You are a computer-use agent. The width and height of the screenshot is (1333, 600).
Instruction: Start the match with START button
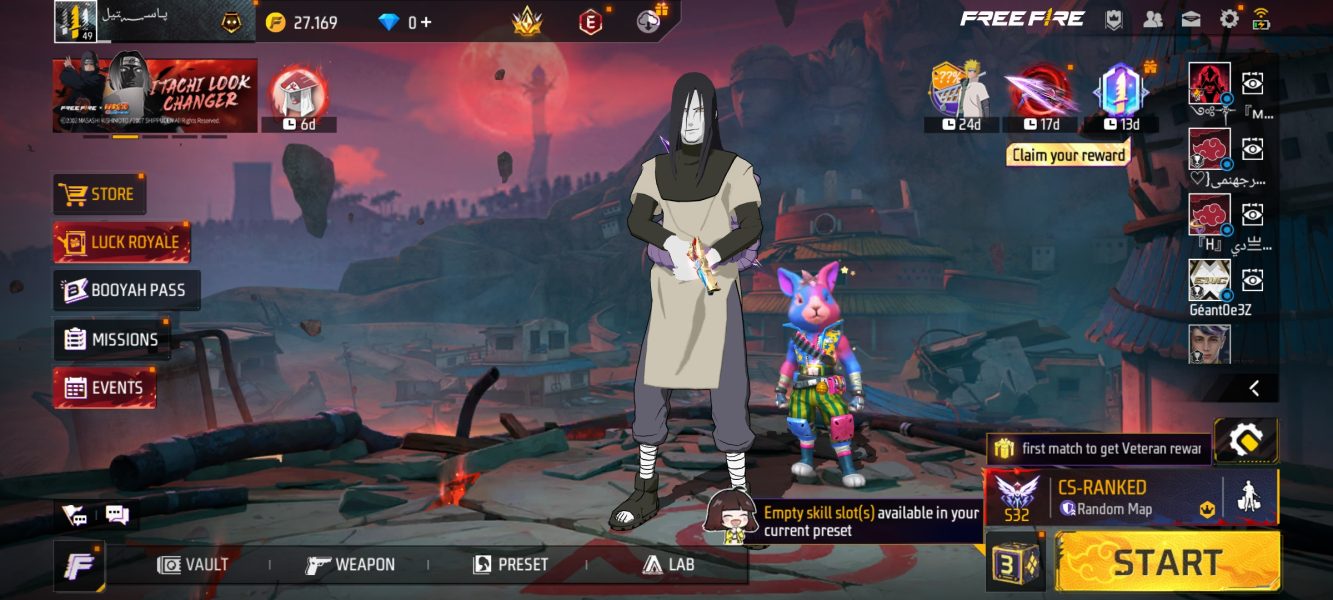[x=1168, y=562]
